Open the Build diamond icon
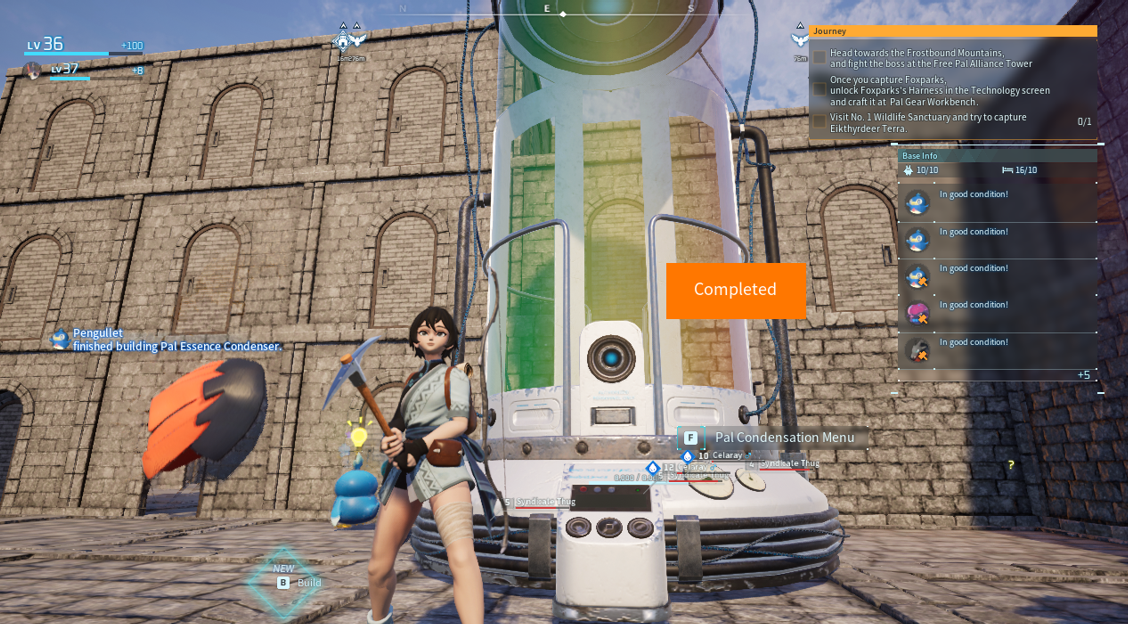This screenshot has width=1128, height=624. (x=285, y=582)
